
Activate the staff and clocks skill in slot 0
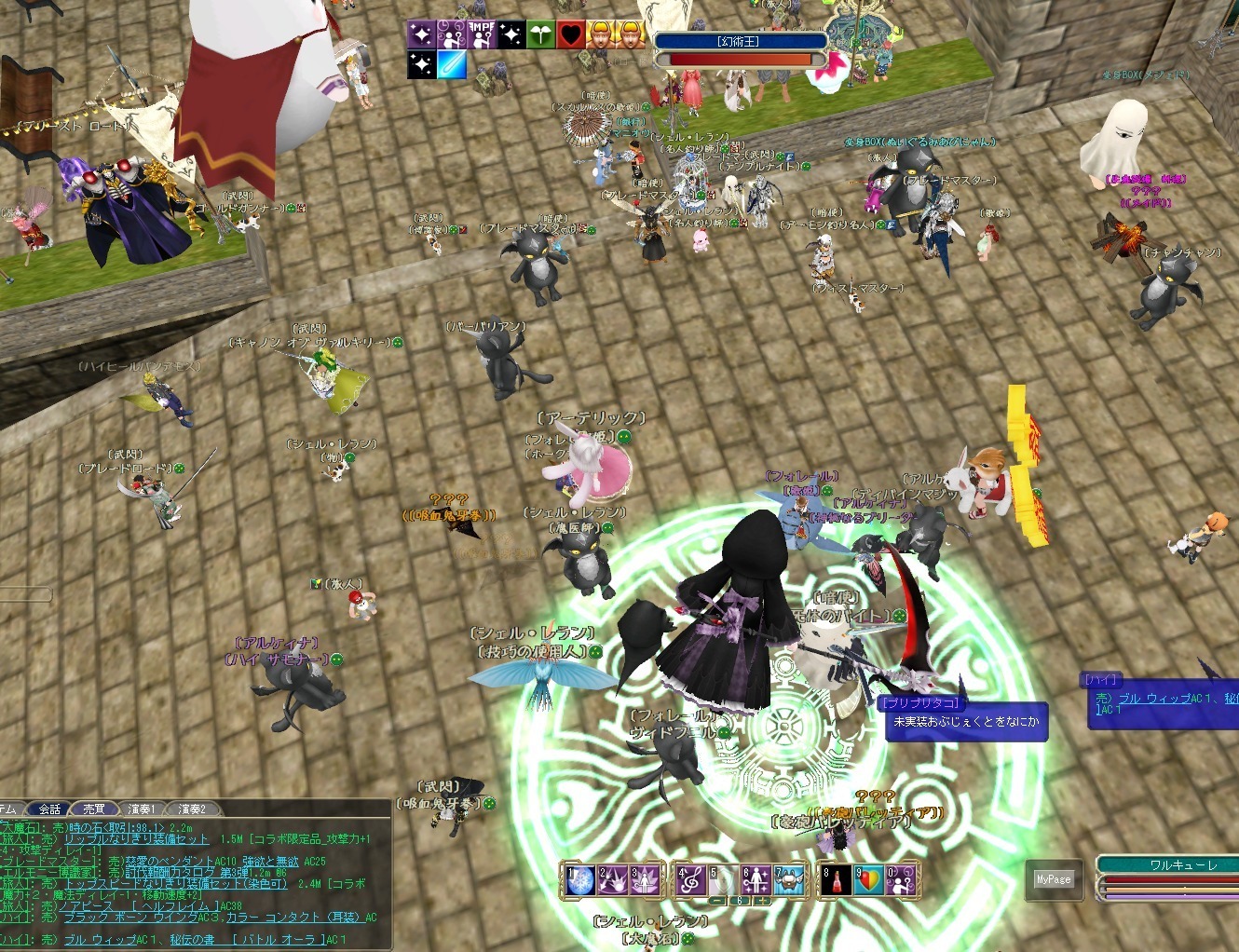click(x=900, y=880)
